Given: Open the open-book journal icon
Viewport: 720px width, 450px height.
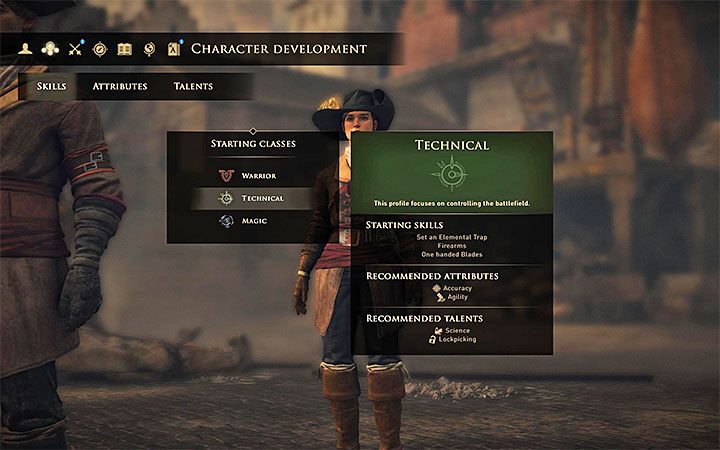Looking at the screenshot, I should pyautogui.click(x=124, y=49).
